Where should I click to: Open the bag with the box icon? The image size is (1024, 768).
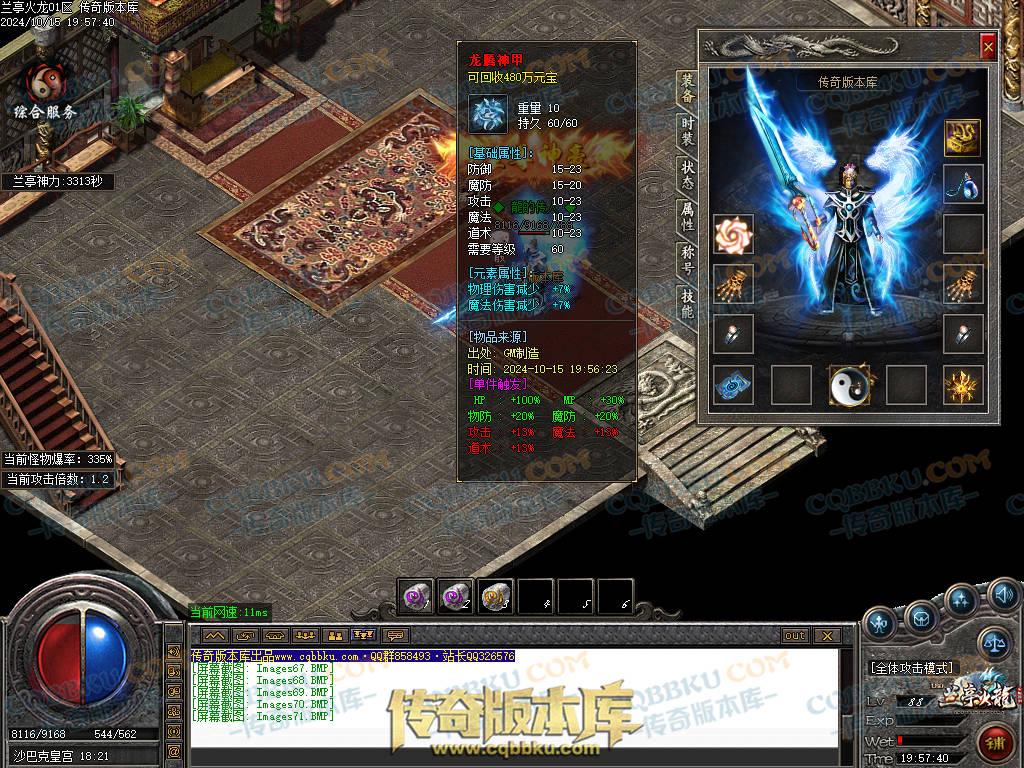click(x=921, y=620)
